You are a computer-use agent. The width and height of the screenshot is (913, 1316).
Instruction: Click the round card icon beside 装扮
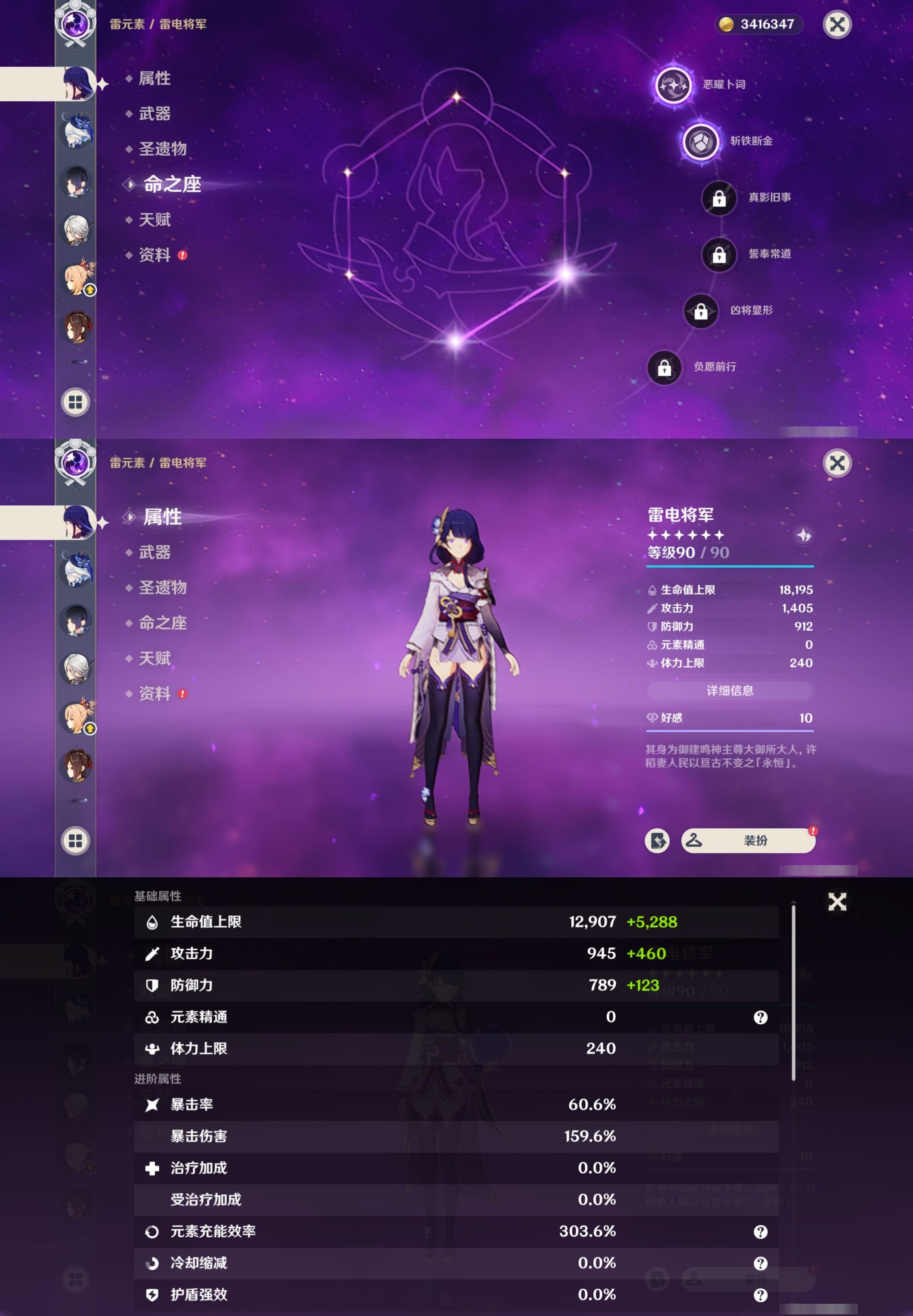(x=657, y=840)
